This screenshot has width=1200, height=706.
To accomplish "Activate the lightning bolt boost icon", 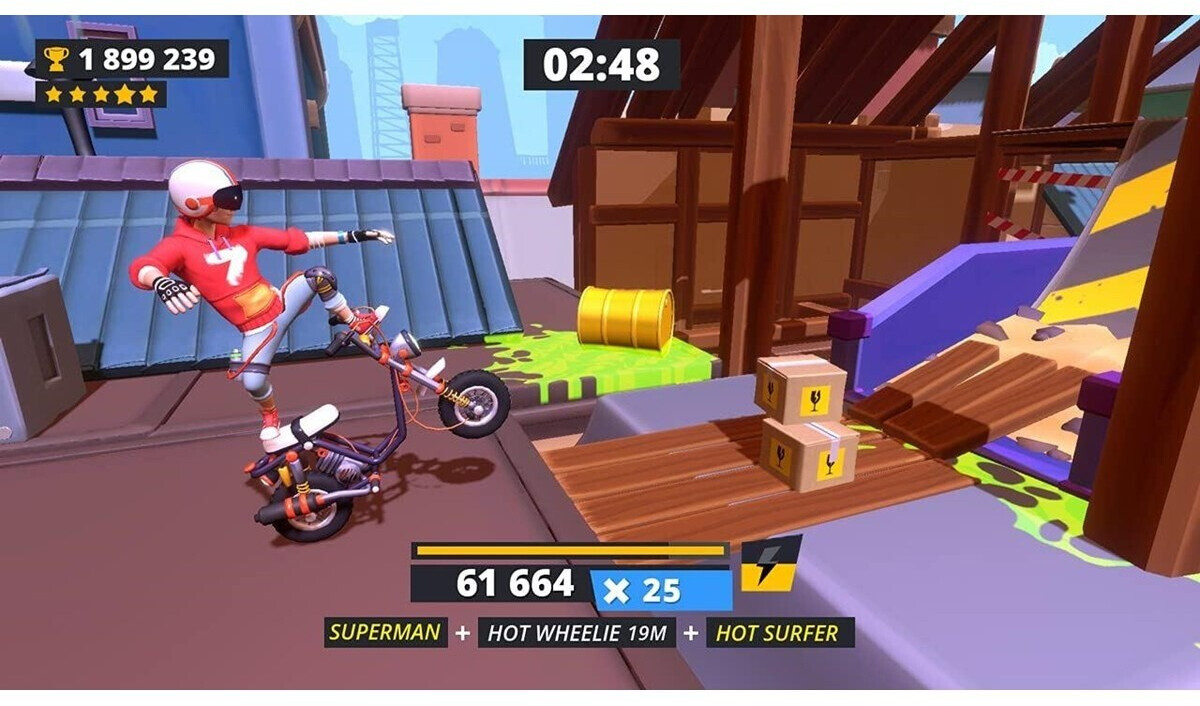I will [x=770, y=563].
